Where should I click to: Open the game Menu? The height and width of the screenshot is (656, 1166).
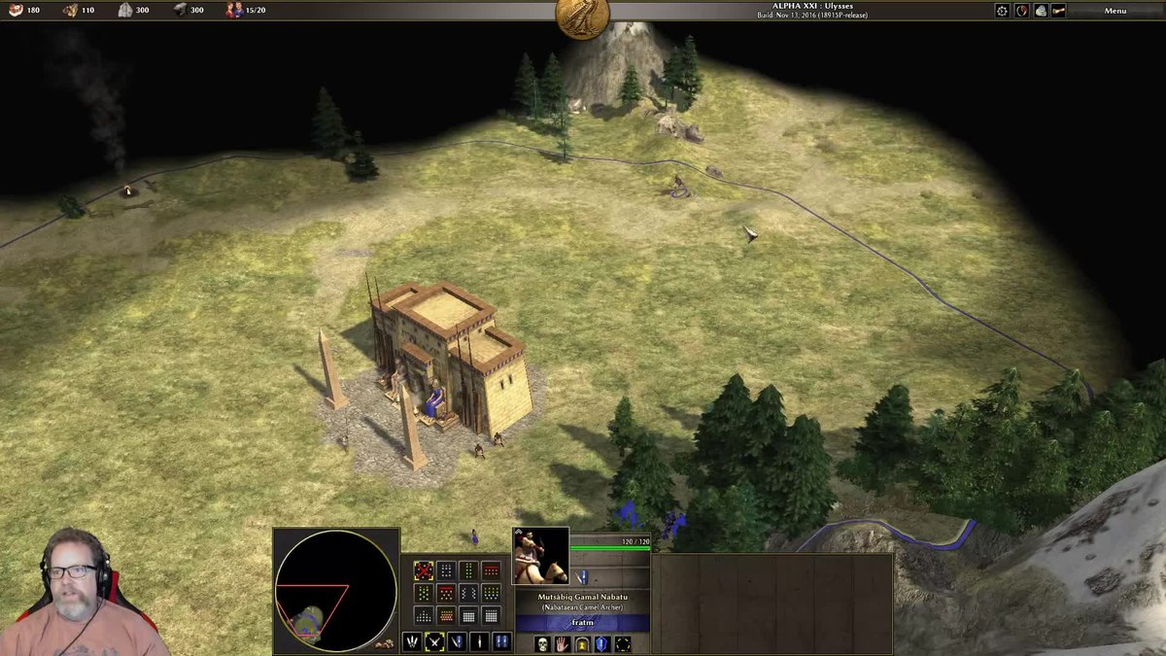[1114, 11]
